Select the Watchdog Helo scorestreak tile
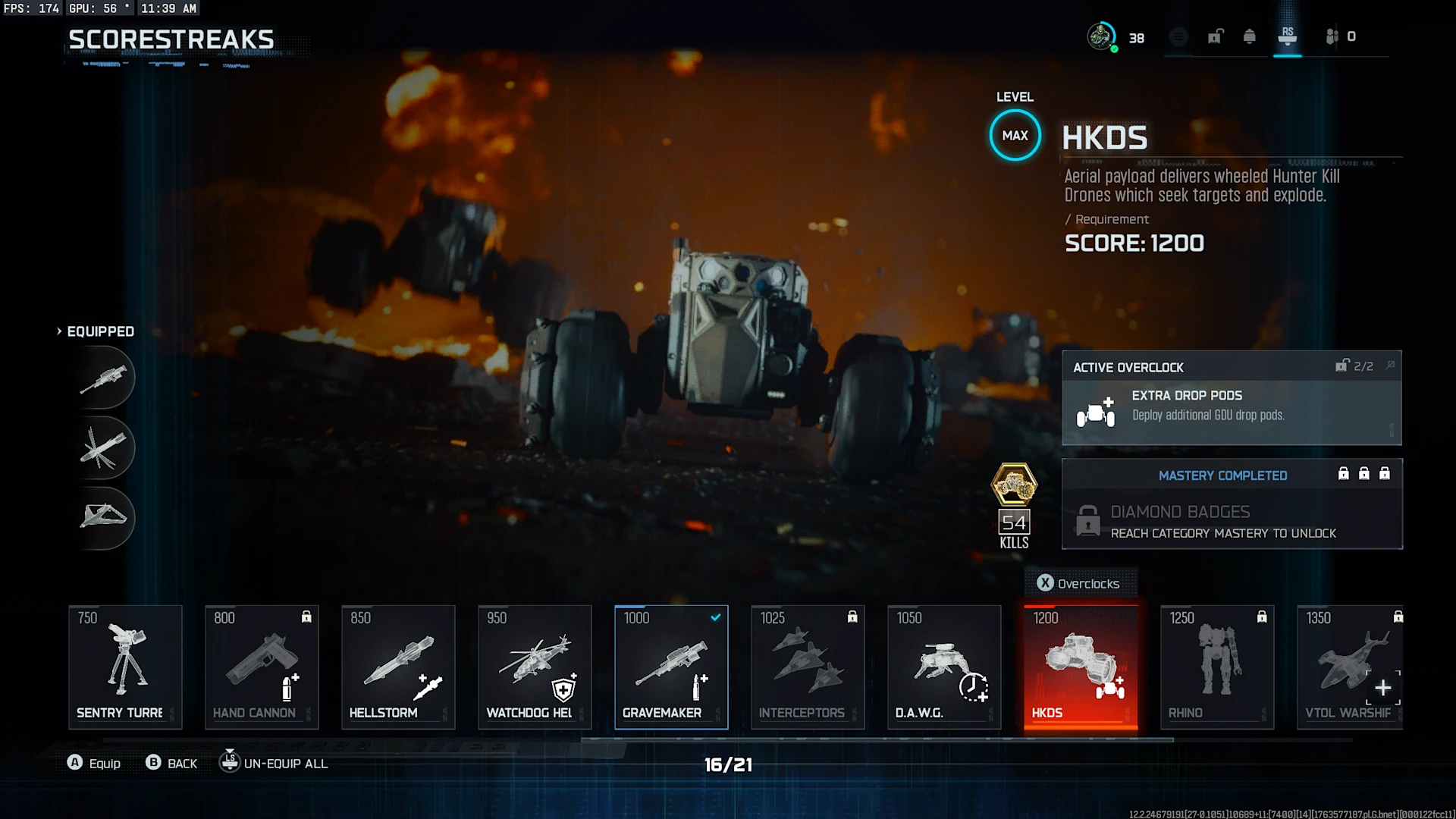Viewport: 1456px width, 819px height. 535,667
